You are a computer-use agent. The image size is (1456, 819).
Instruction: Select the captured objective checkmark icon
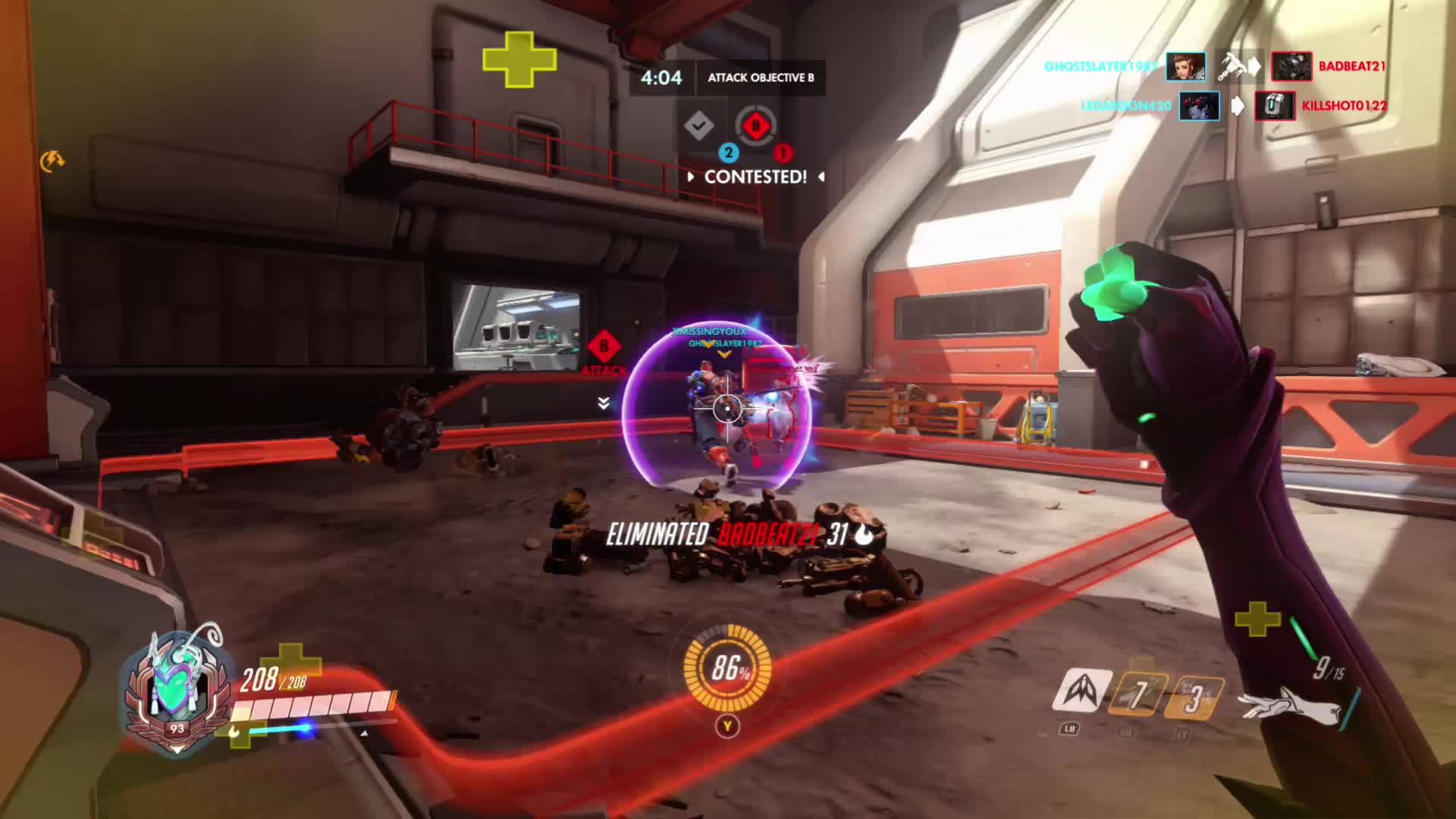click(698, 126)
